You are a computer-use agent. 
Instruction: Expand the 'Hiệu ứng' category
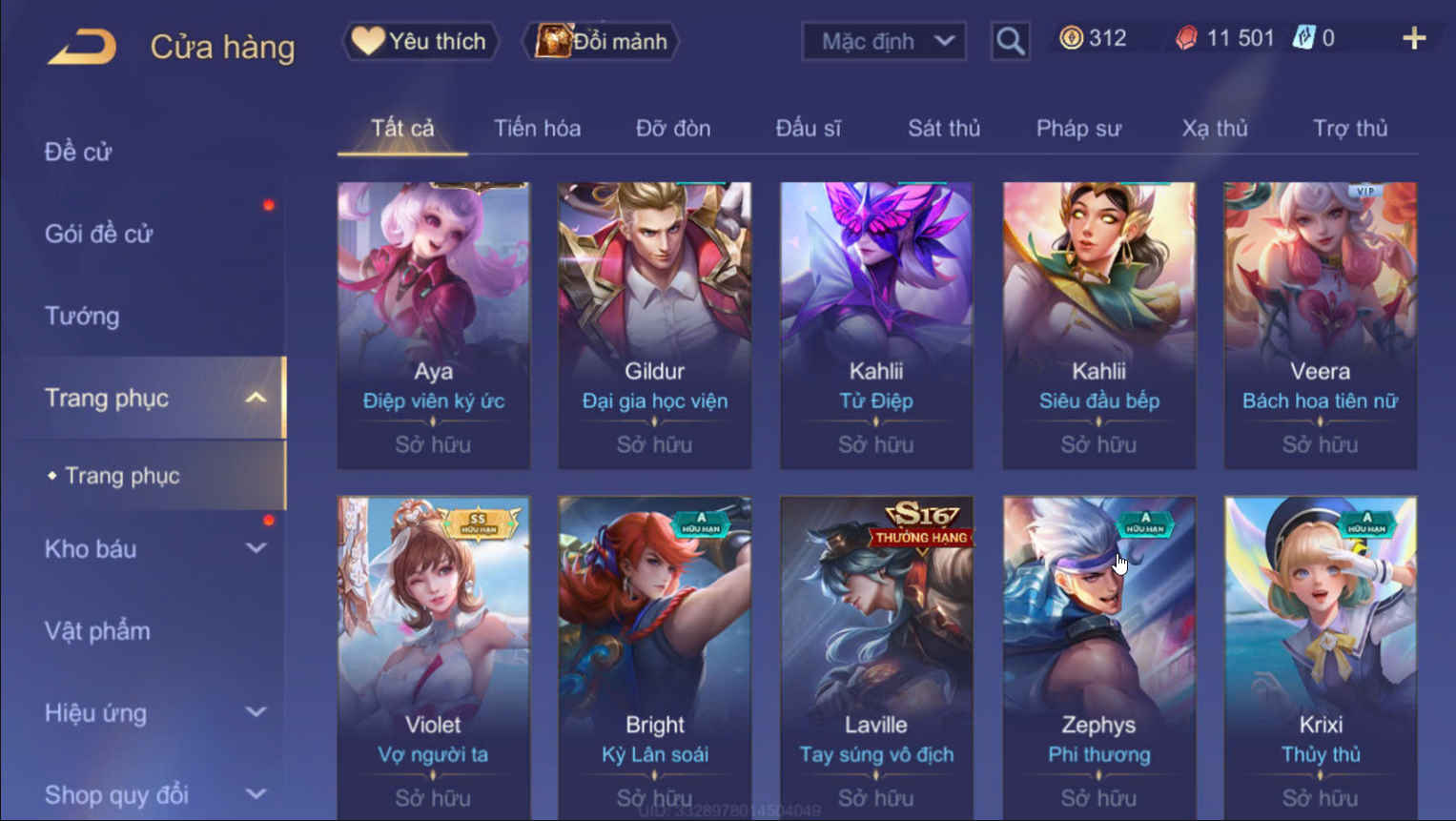[x=255, y=712]
